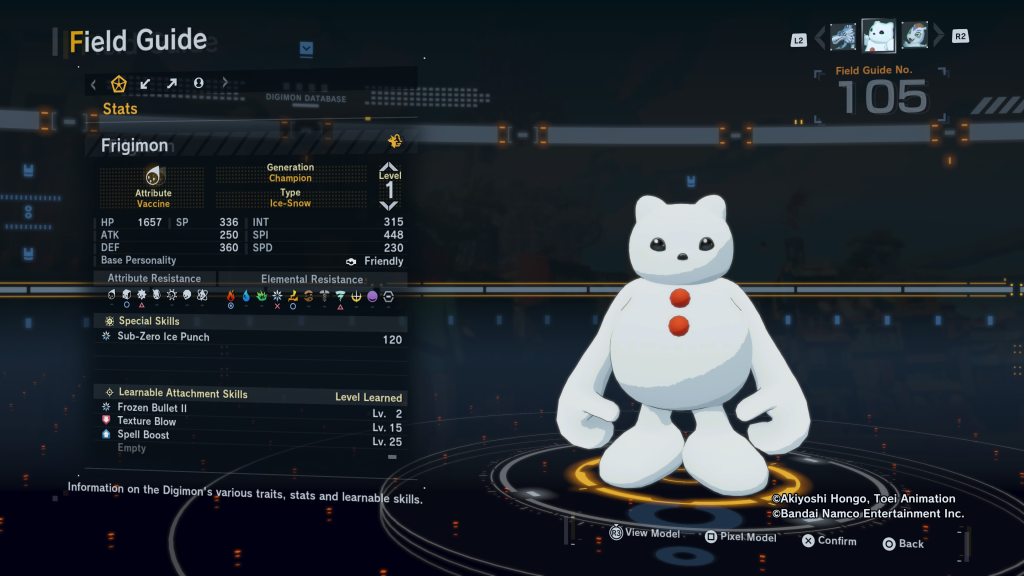Image resolution: width=1024 pixels, height=576 pixels.
Task: Select the blue dragon Digimon thumbnail
Action: (x=843, y=37)
